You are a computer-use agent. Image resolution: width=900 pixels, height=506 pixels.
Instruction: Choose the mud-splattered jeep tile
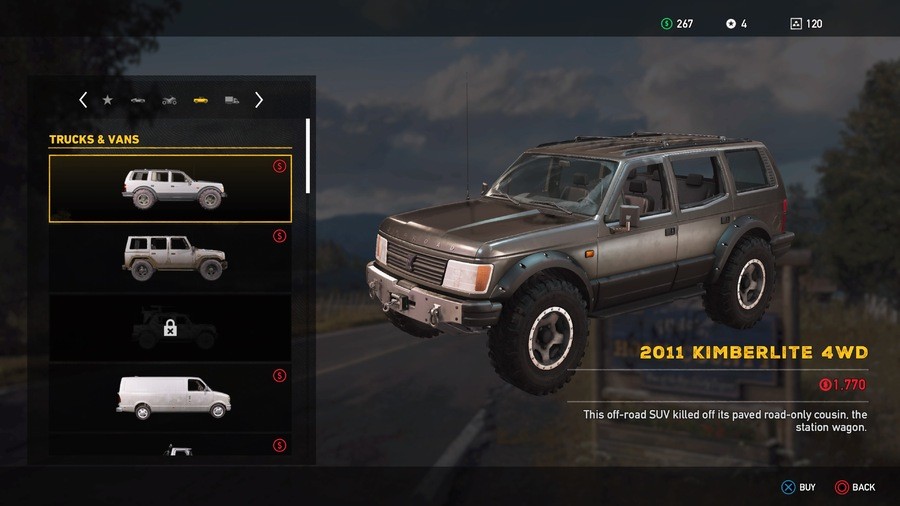click(x=170, y=257)
